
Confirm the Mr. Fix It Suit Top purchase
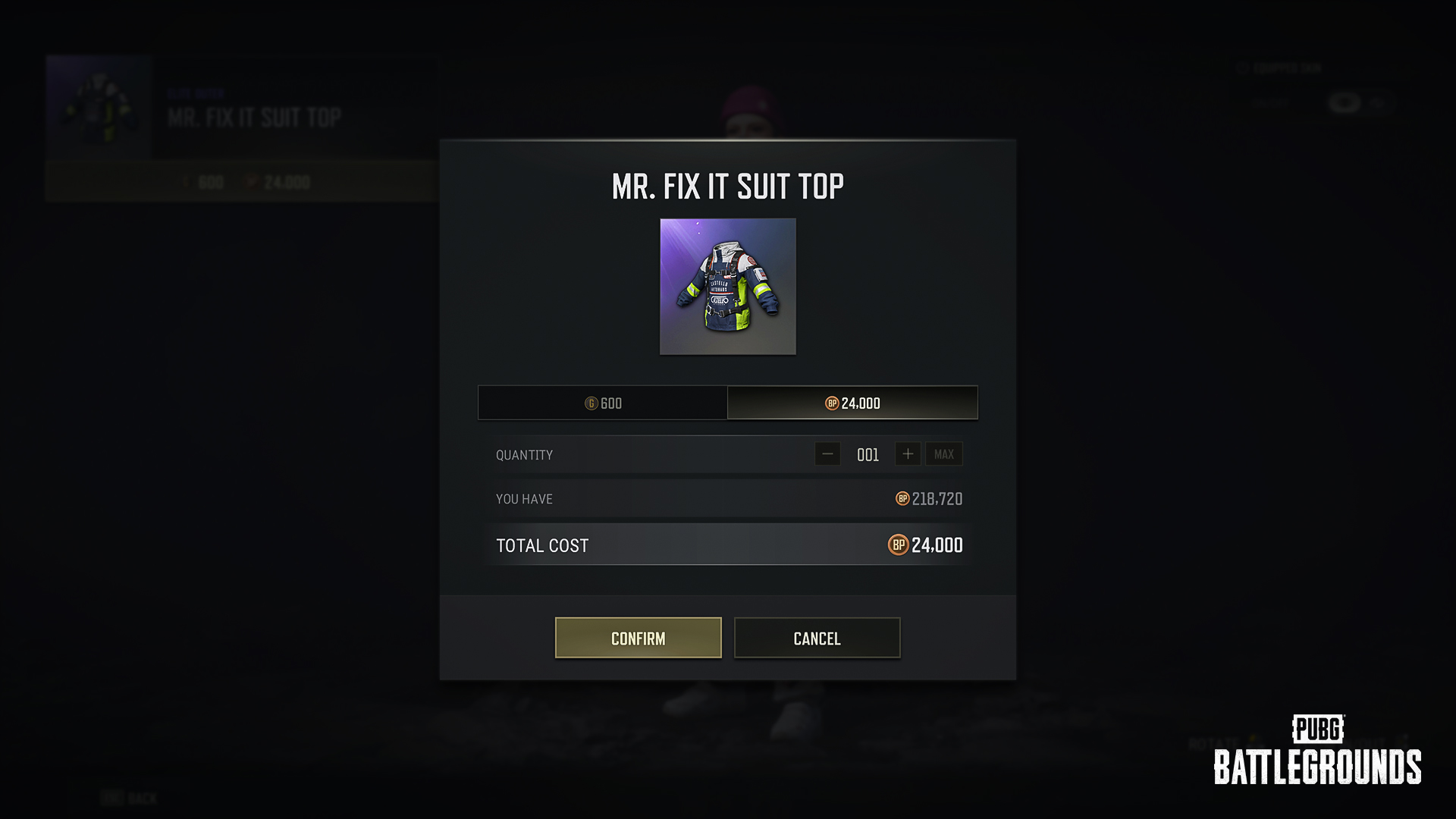click(x=638, y=638)
